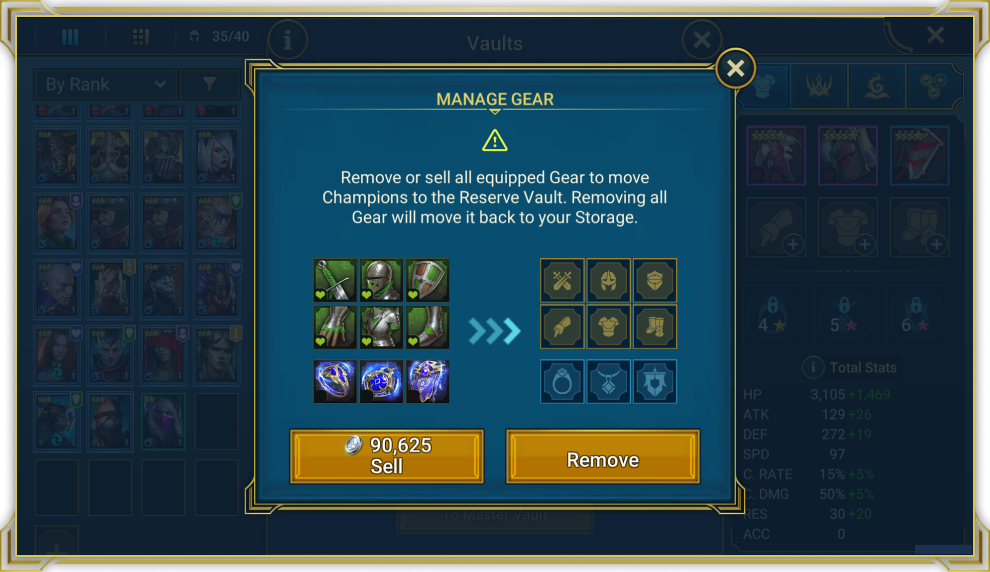The image size is (990, 572).
Task: Select the equipped gauntlets
Action: pyautogui.click(x=335, y=326)
